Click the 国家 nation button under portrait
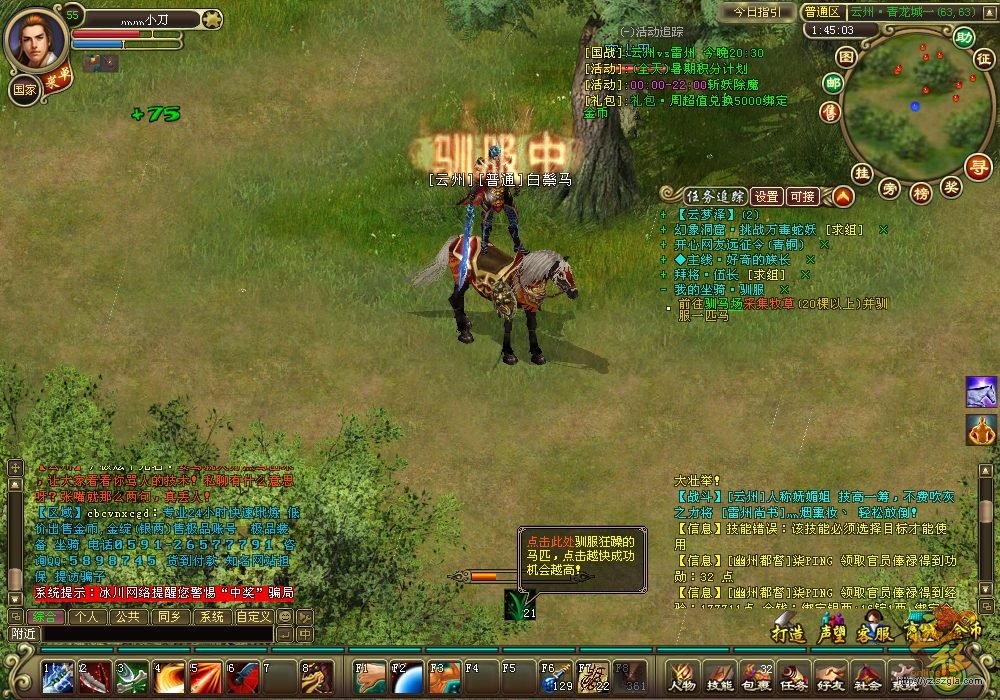1000x700 pixels. [x=24, y=88]
